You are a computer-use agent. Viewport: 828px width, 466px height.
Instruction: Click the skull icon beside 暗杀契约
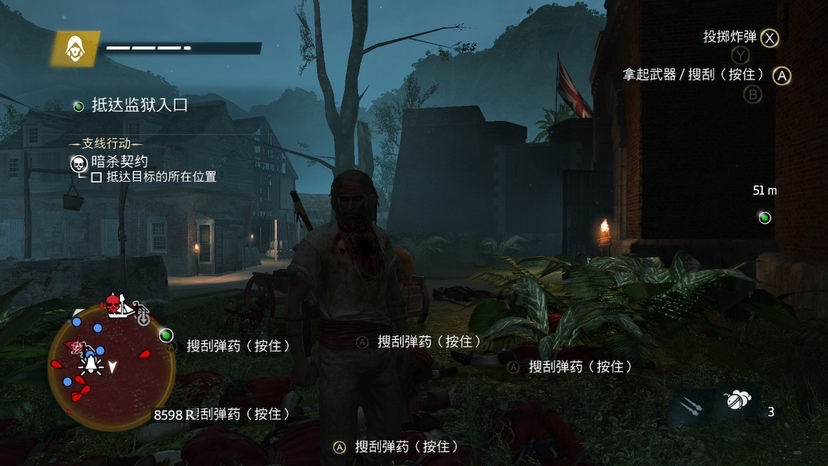click(x=77, y=162)
